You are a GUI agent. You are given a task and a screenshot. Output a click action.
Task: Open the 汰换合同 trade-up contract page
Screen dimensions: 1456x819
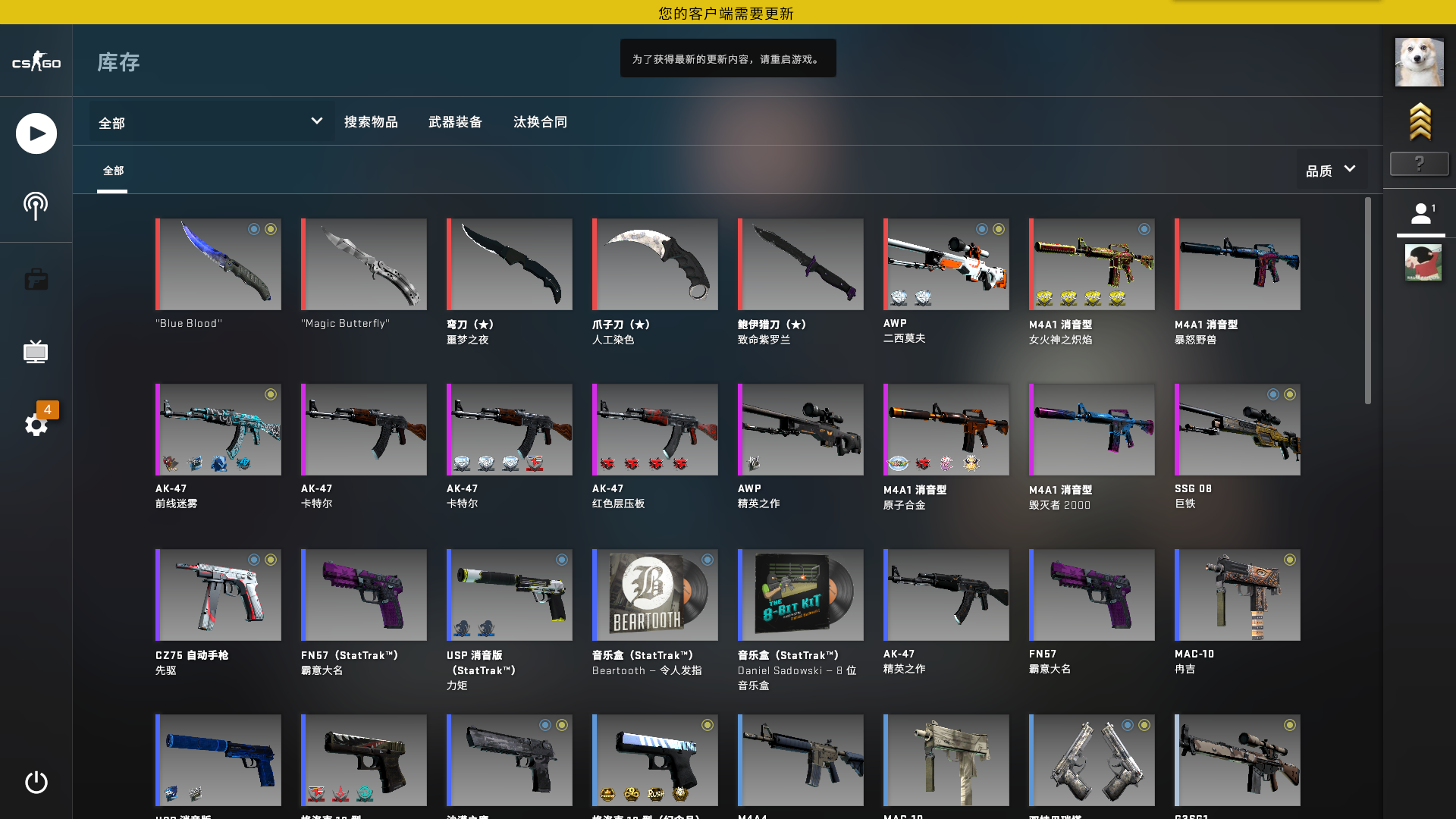coord(540,121)
